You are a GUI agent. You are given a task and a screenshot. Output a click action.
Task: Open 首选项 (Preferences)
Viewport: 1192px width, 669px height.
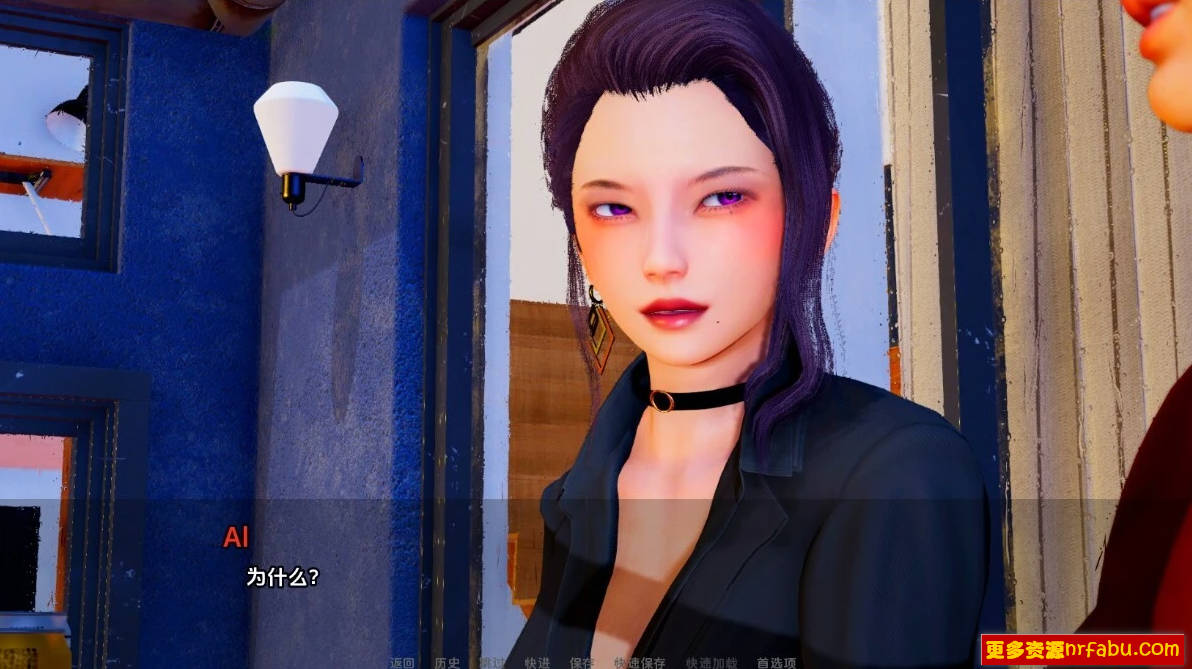tap(776, 662)
